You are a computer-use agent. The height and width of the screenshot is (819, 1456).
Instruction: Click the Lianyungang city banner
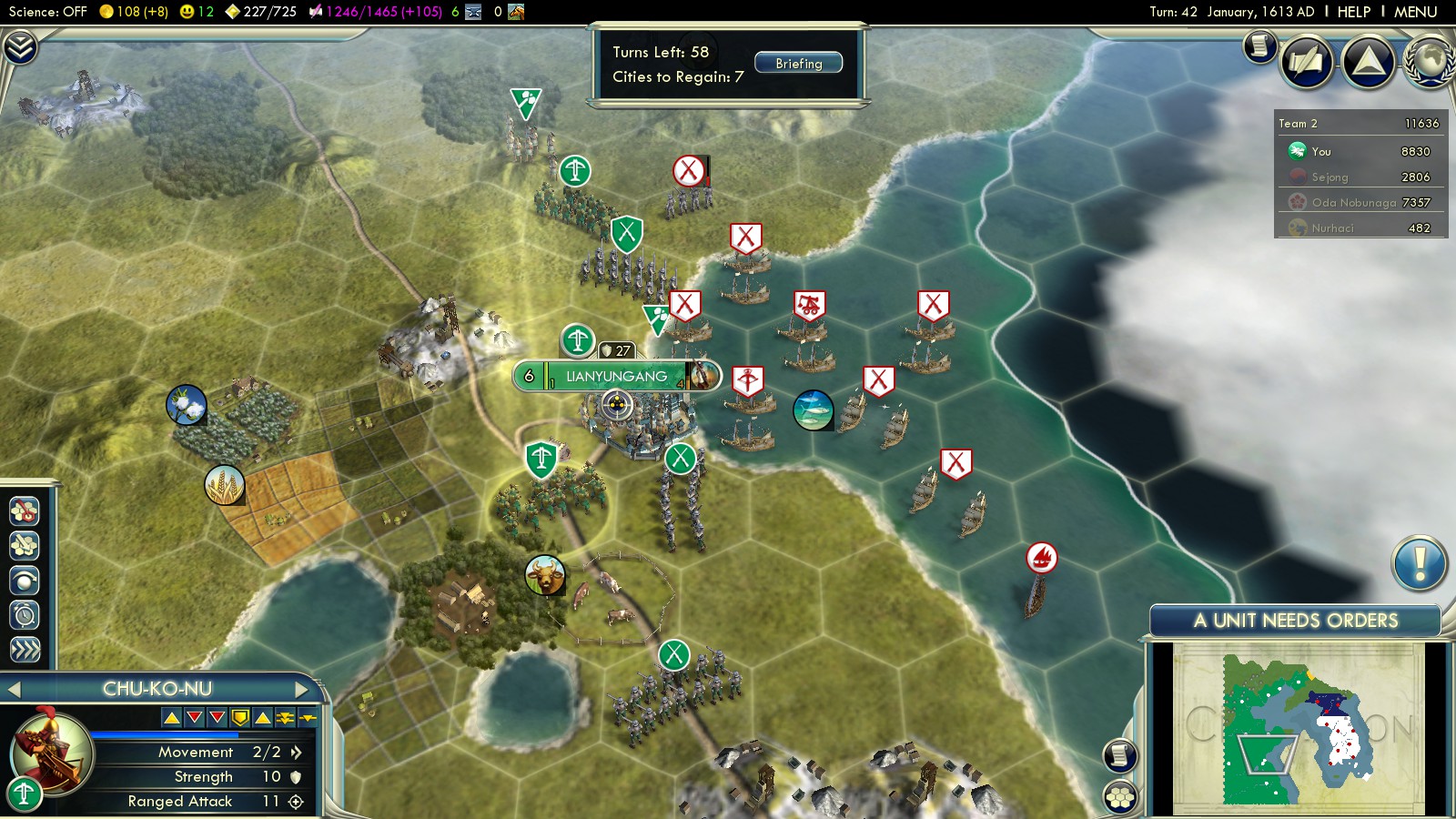[616, 376]
